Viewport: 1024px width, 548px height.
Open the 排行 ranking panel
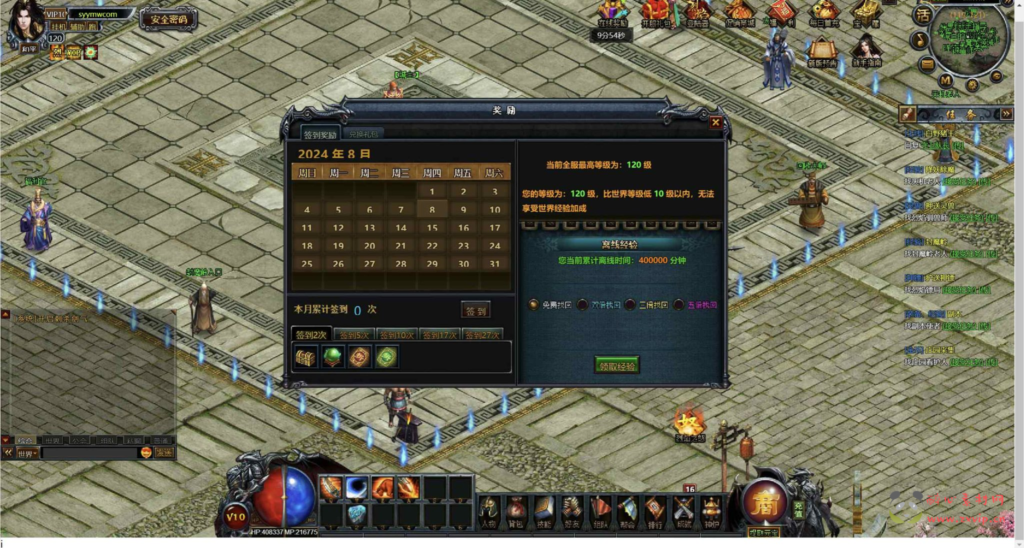pos(655,508)
